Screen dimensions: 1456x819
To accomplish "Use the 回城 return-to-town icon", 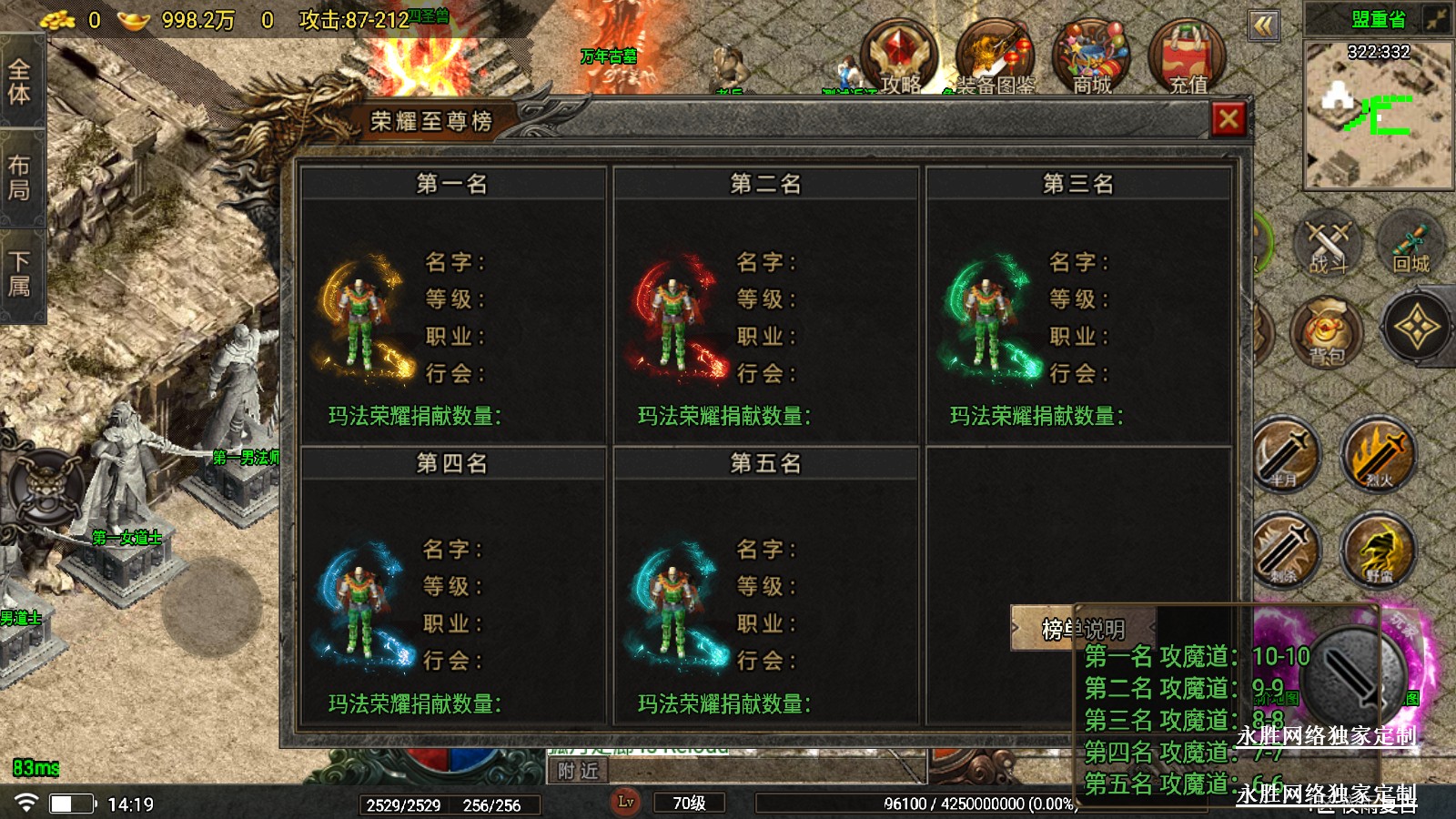I will 1410,244.
